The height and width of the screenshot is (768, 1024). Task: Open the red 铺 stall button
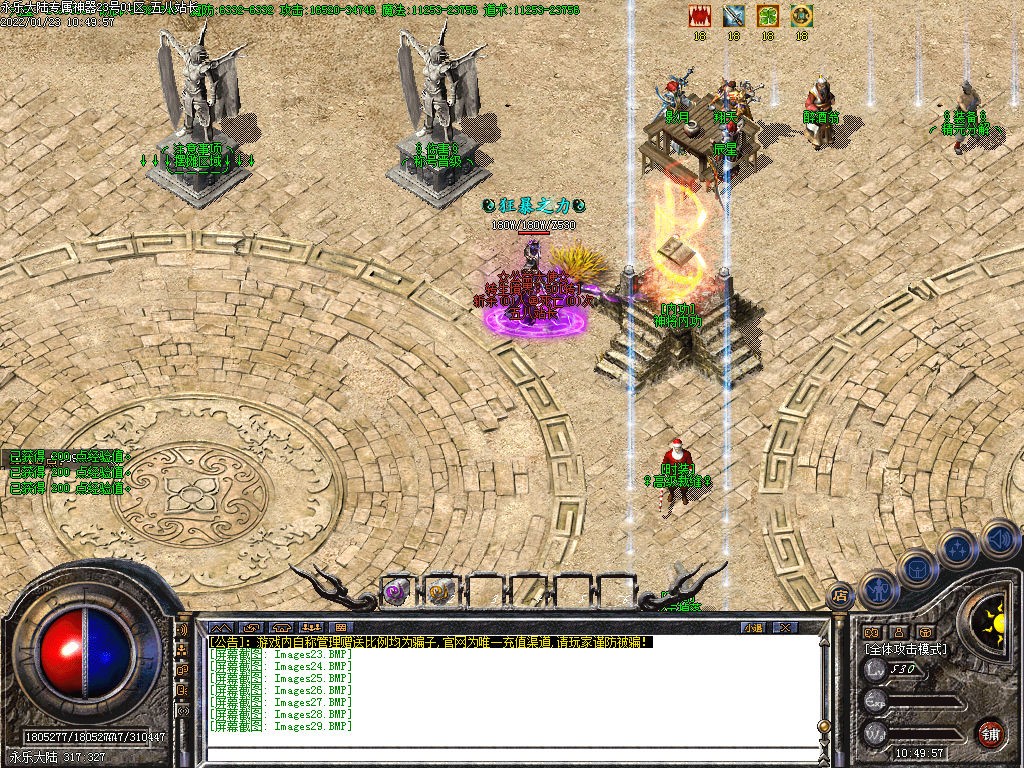(x=991, y=733)
